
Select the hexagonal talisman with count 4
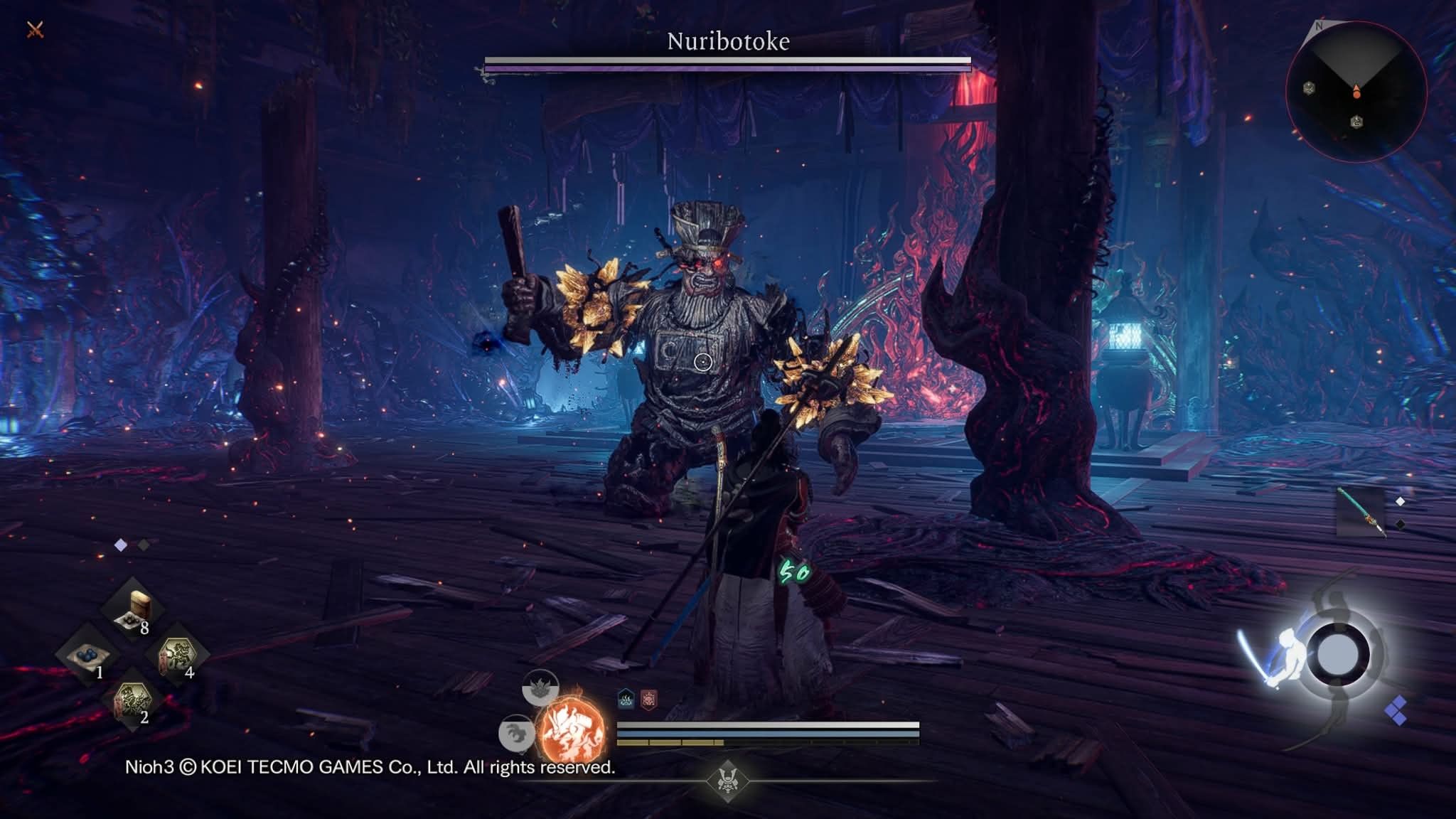(176, 654)
